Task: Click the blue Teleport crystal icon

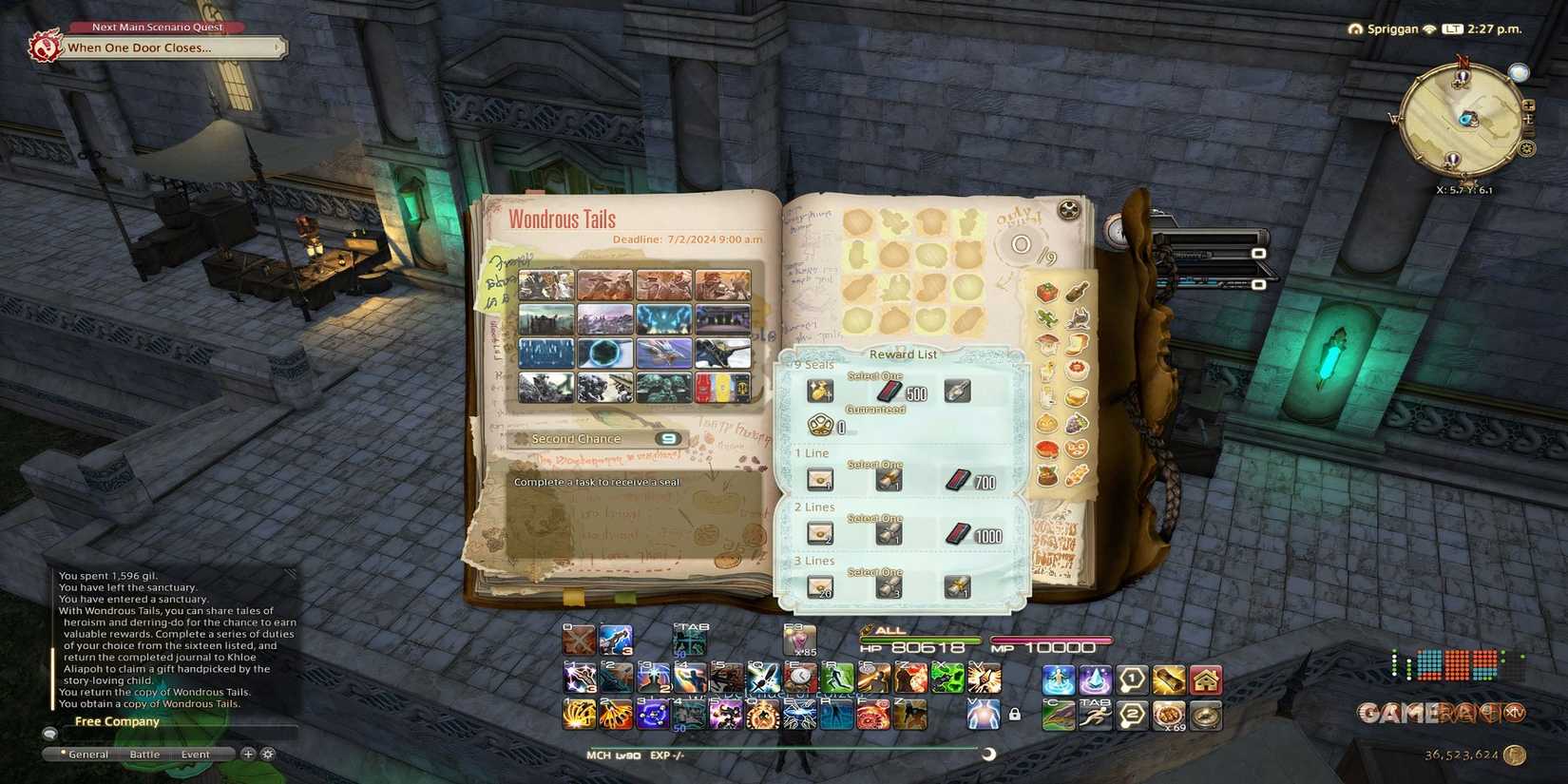Action: [x=1094, y=680]
